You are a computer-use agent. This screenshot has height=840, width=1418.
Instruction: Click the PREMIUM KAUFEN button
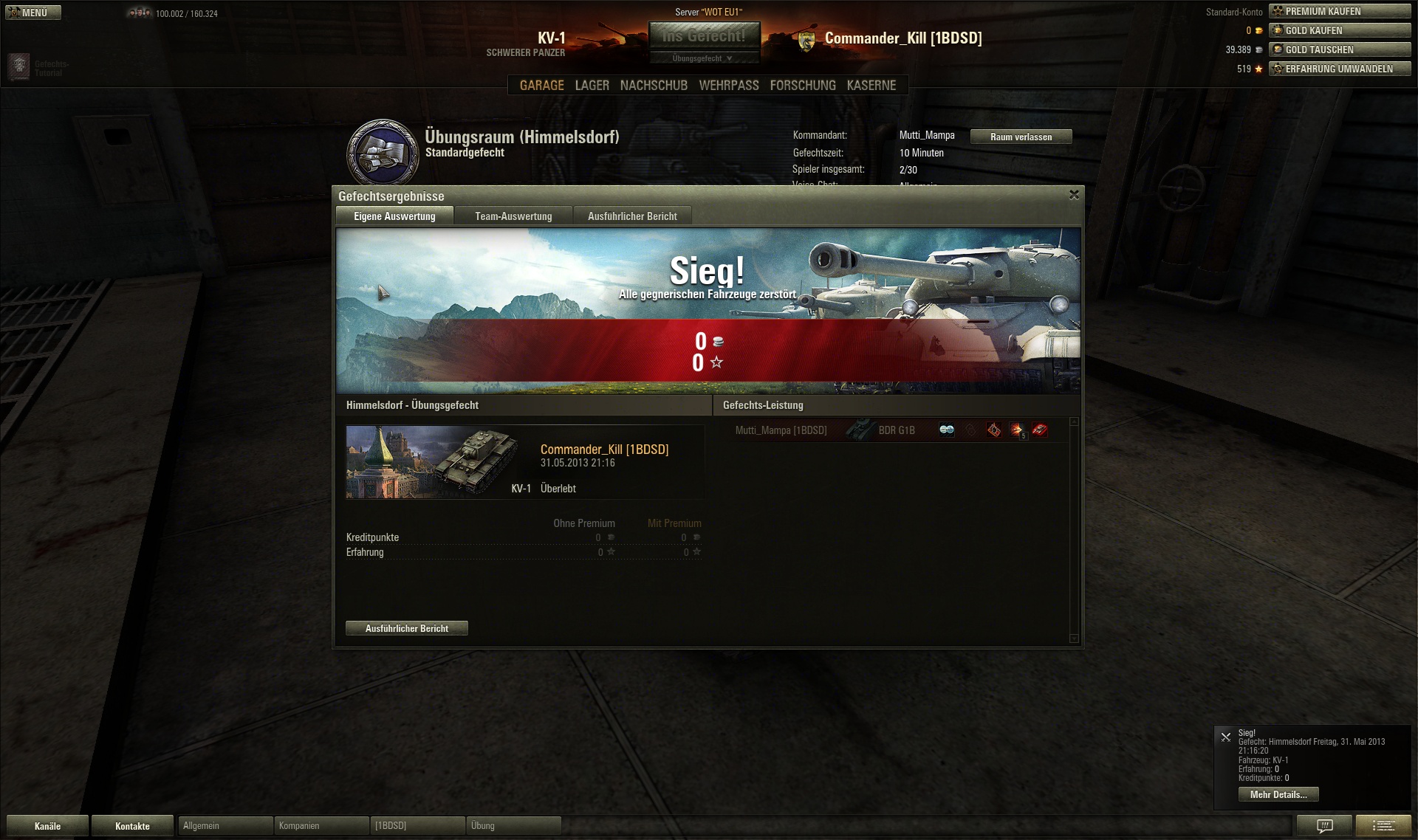pos(1339,11)
